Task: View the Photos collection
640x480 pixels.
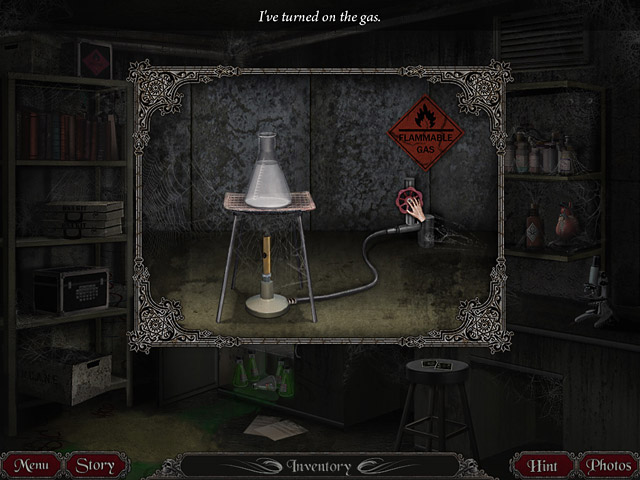Action: pyautogui.click(x=608, y=465)
